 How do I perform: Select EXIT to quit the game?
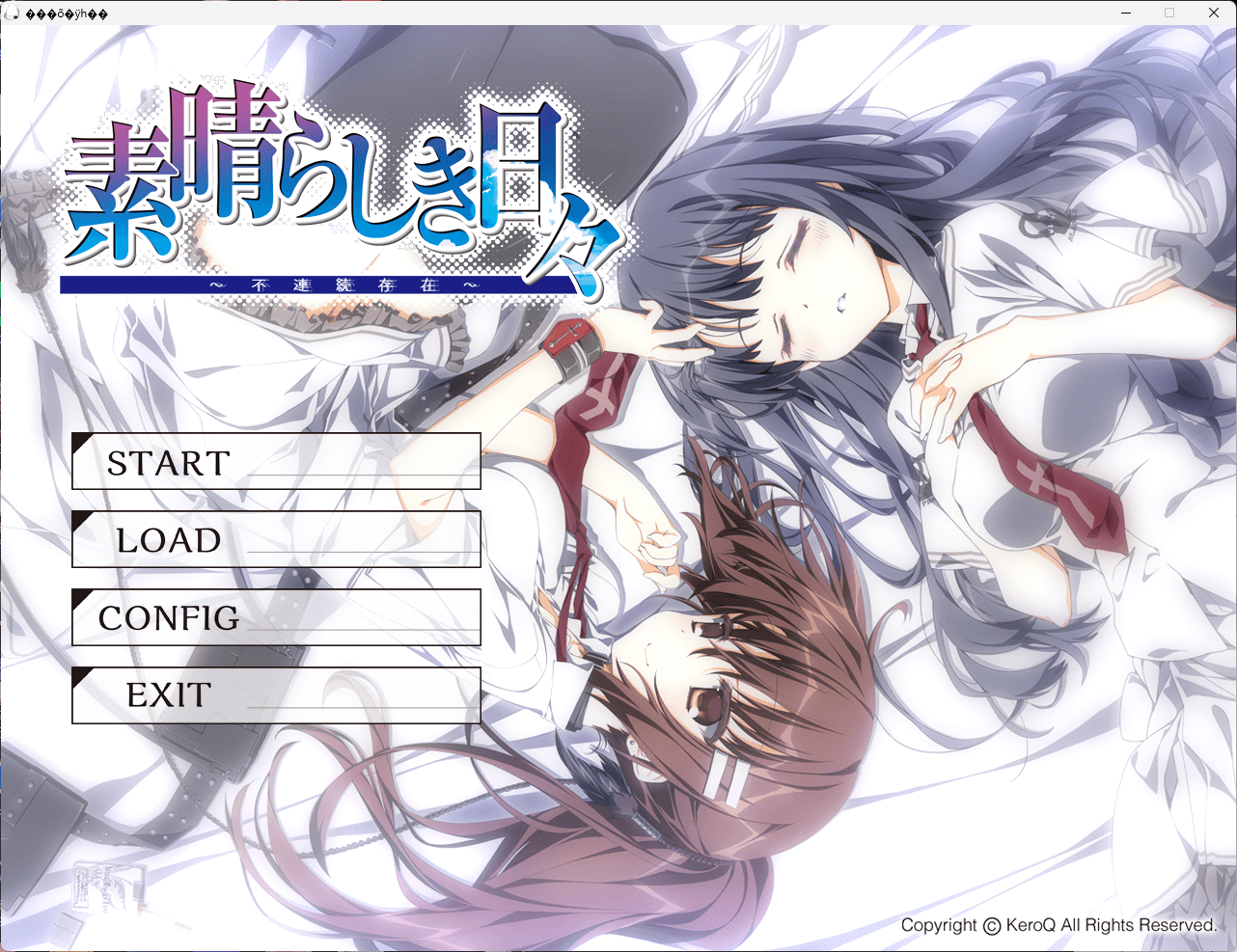(277, 694)
